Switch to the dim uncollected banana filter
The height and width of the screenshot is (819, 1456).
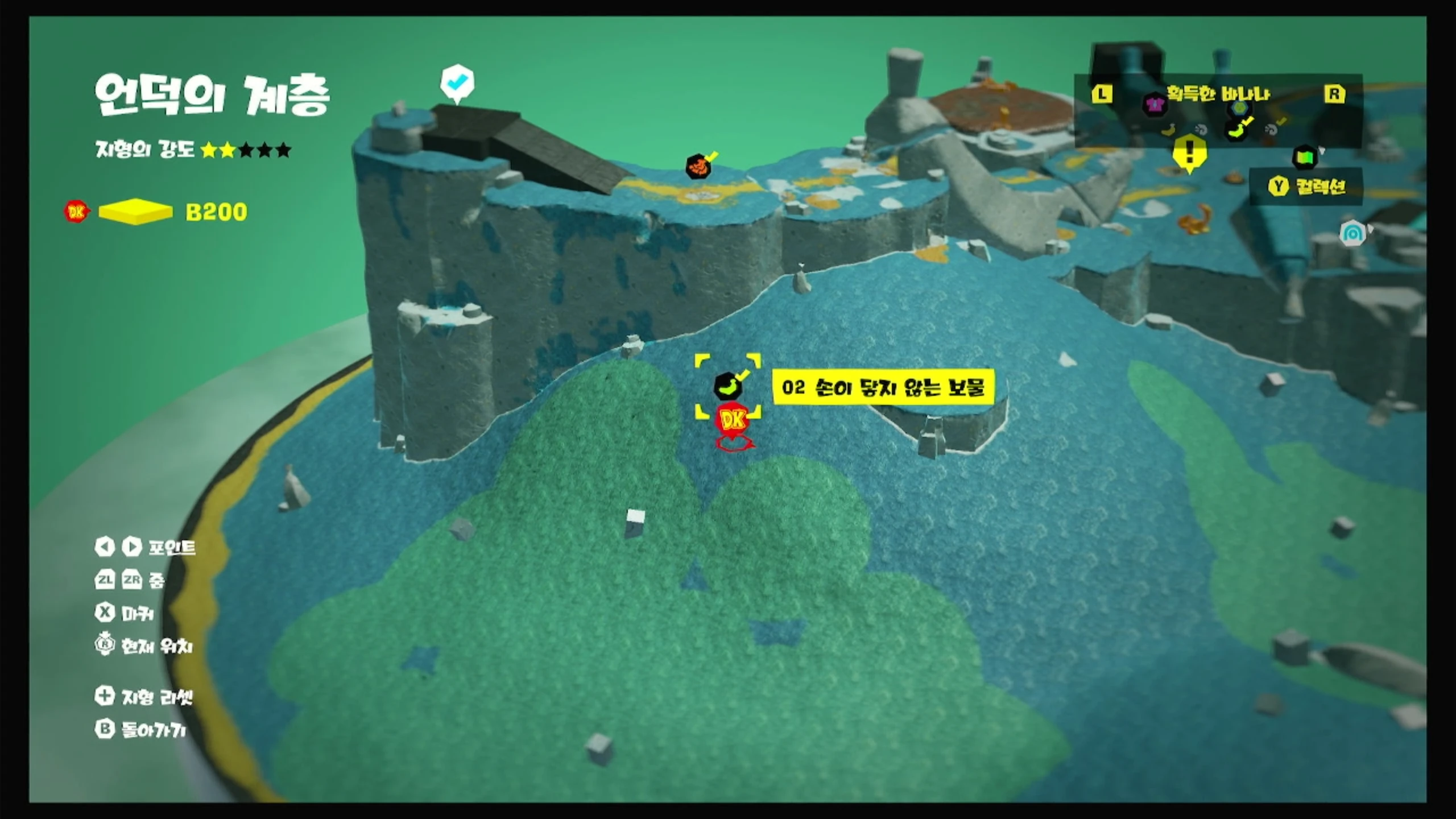1168,130
